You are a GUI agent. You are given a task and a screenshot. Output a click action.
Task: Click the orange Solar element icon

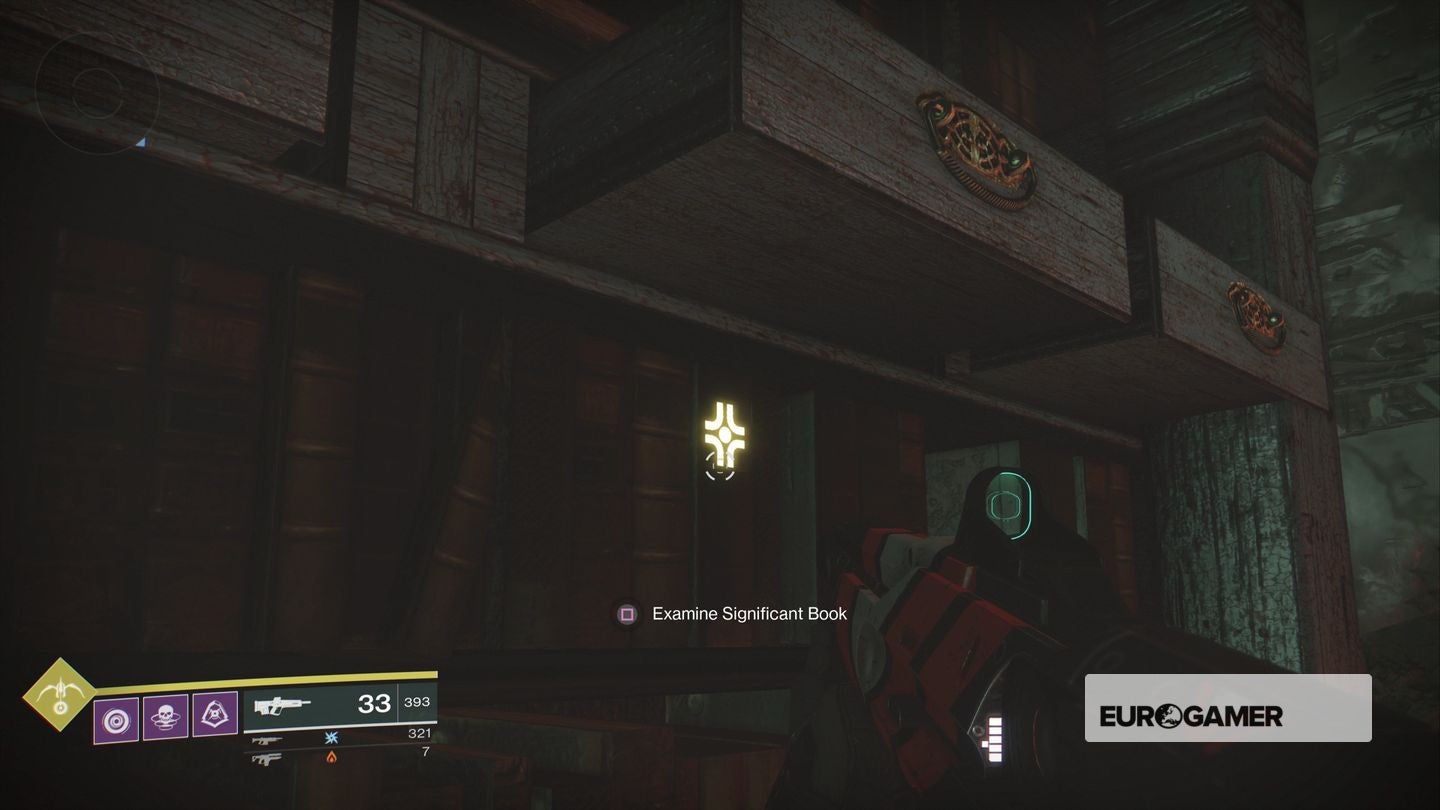coord(330,757)
